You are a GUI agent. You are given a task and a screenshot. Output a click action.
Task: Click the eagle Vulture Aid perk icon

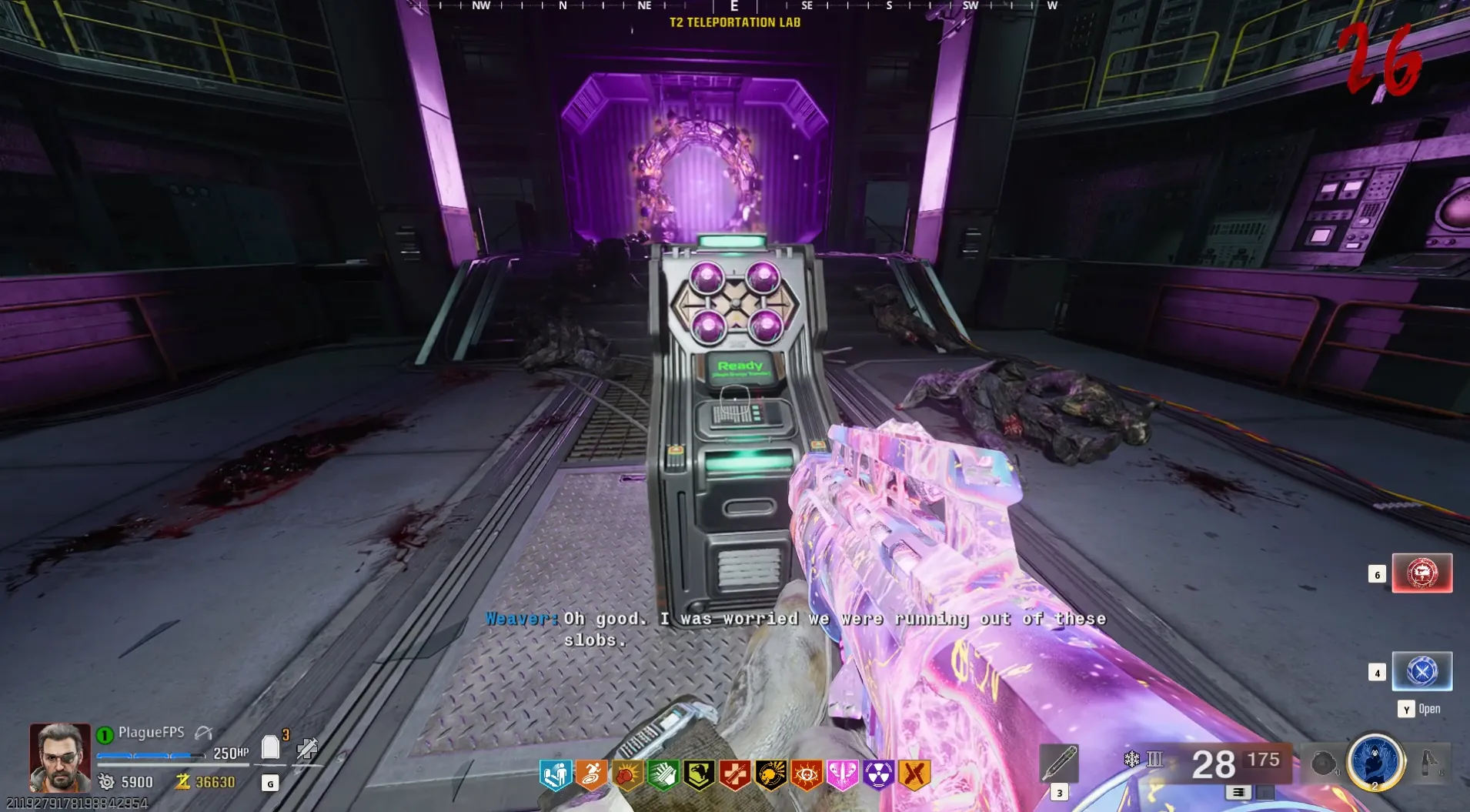point(699,775)
